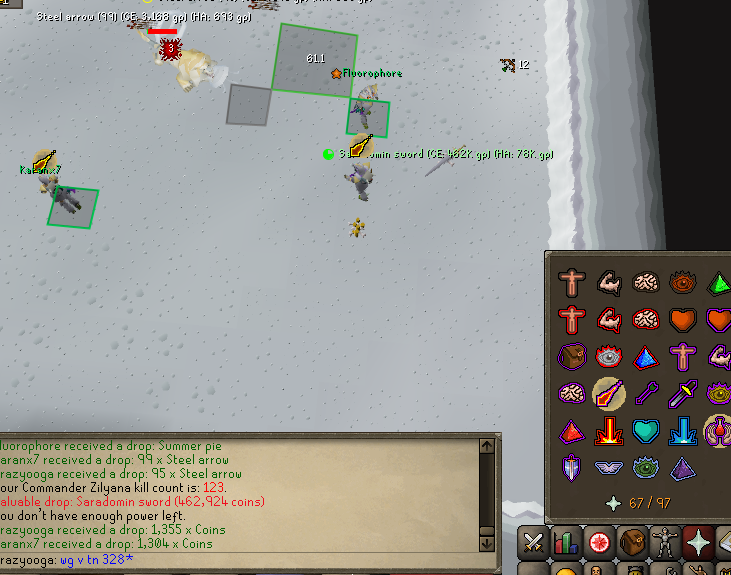This screenshot has width=731, height=575.
Task: Open the Combat Options tab
Action: pyautogui.click(x=534, y=543)
